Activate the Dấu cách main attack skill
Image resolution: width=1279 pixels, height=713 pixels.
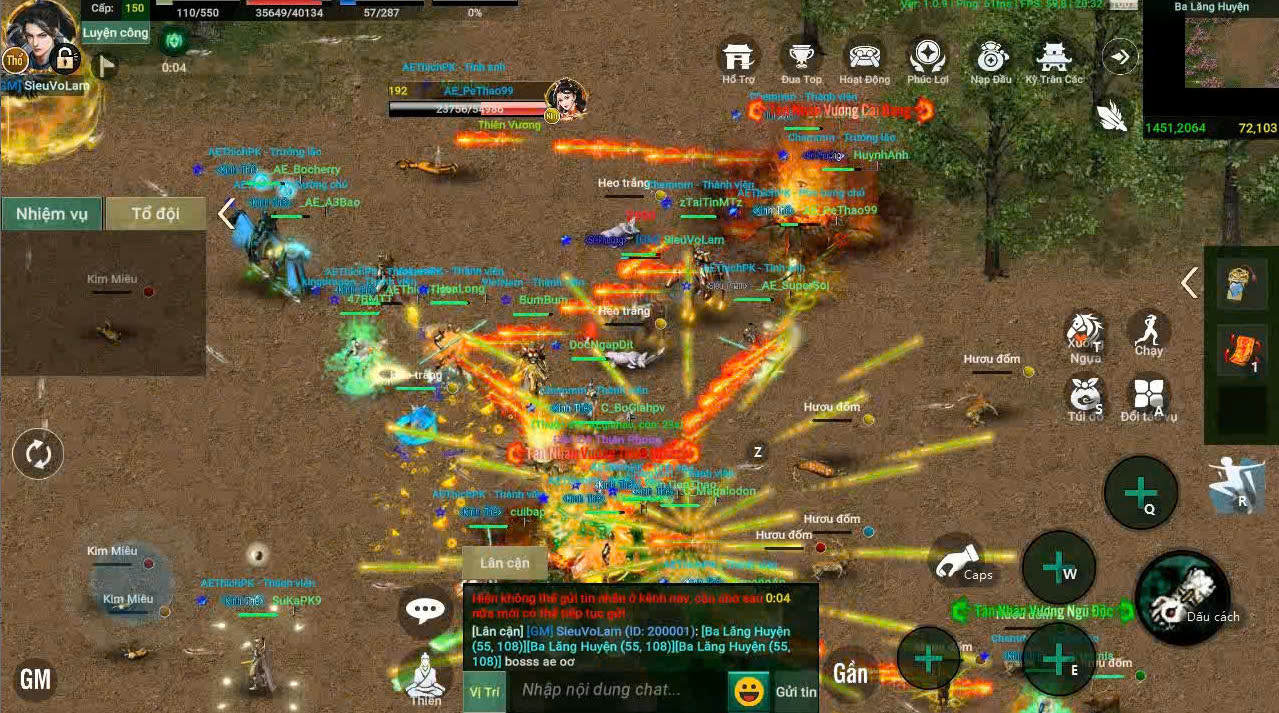1182,597
